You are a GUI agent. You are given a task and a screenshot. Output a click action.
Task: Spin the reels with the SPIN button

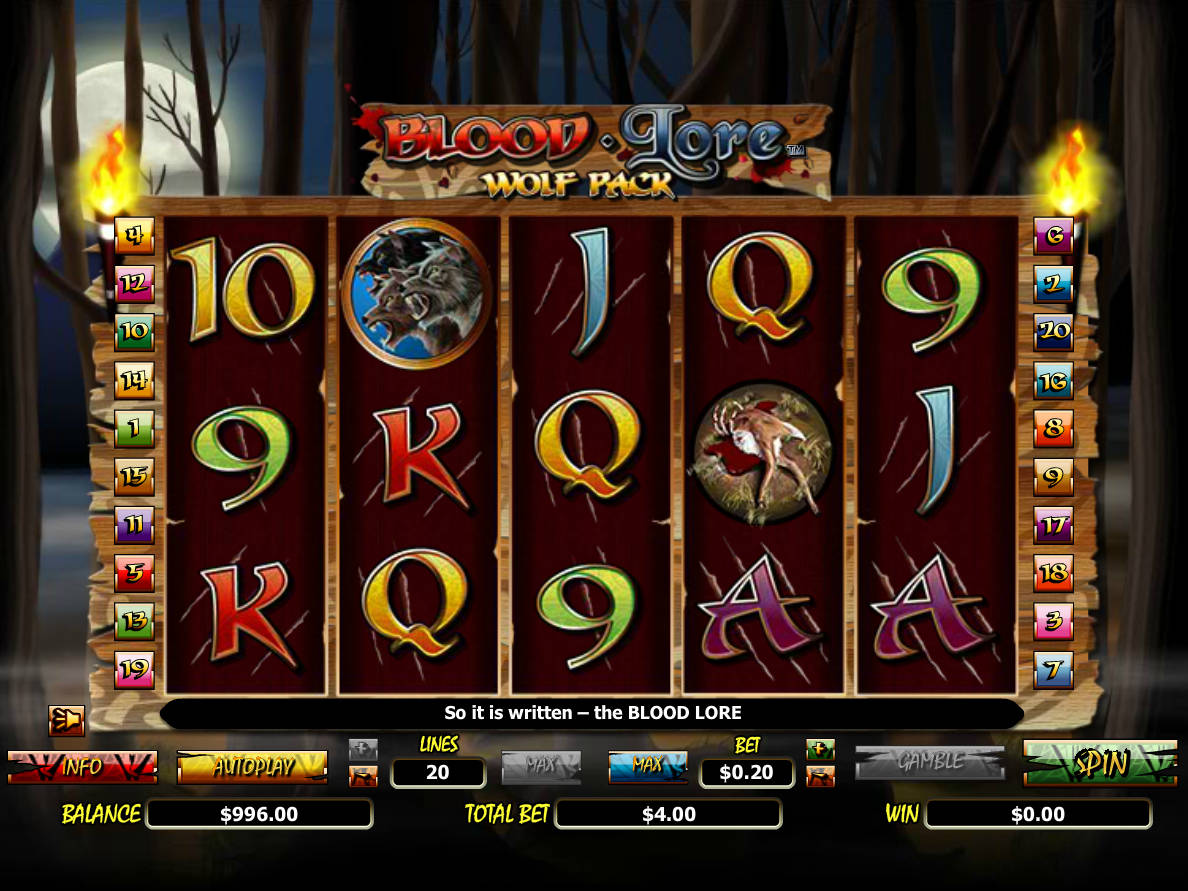pyautogui.click(x=1100, y=763)
